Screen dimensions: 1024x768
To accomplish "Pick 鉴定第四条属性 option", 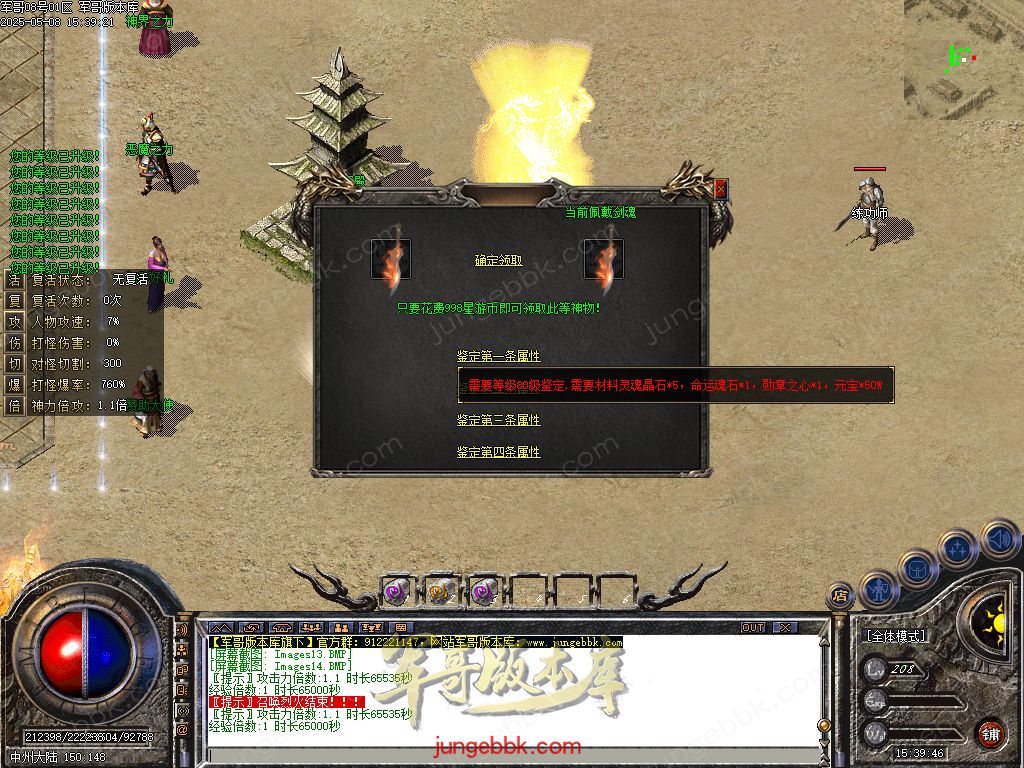I will click(x=498, y=453).
